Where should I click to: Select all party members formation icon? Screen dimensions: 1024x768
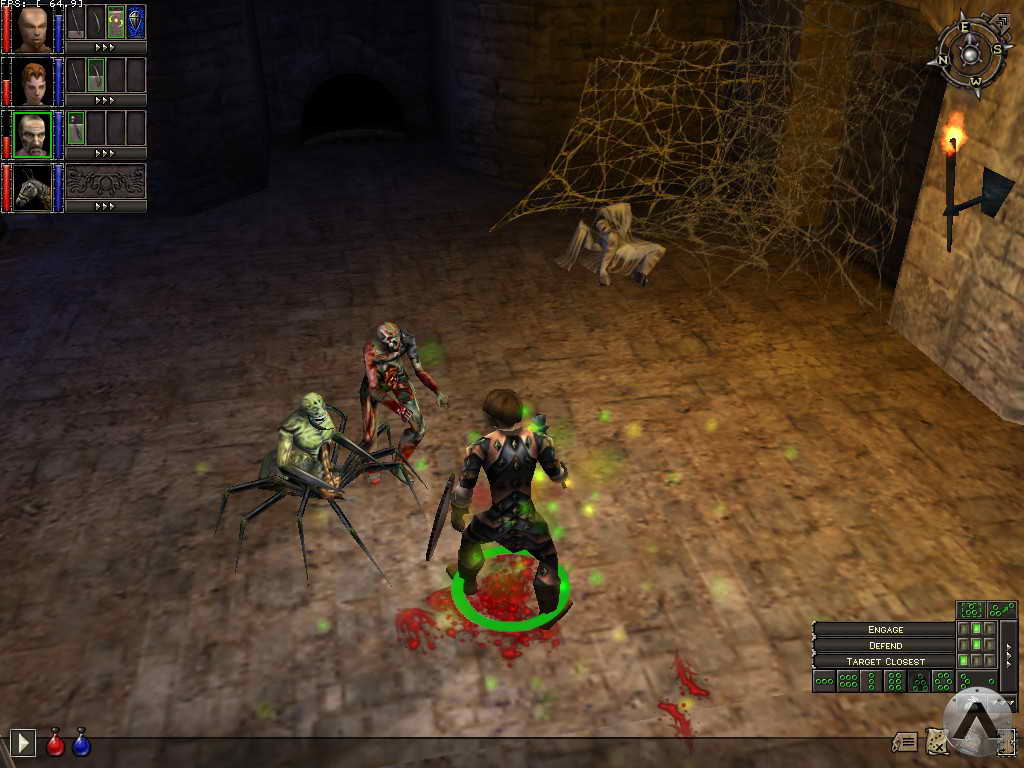(x=970, y=609)
